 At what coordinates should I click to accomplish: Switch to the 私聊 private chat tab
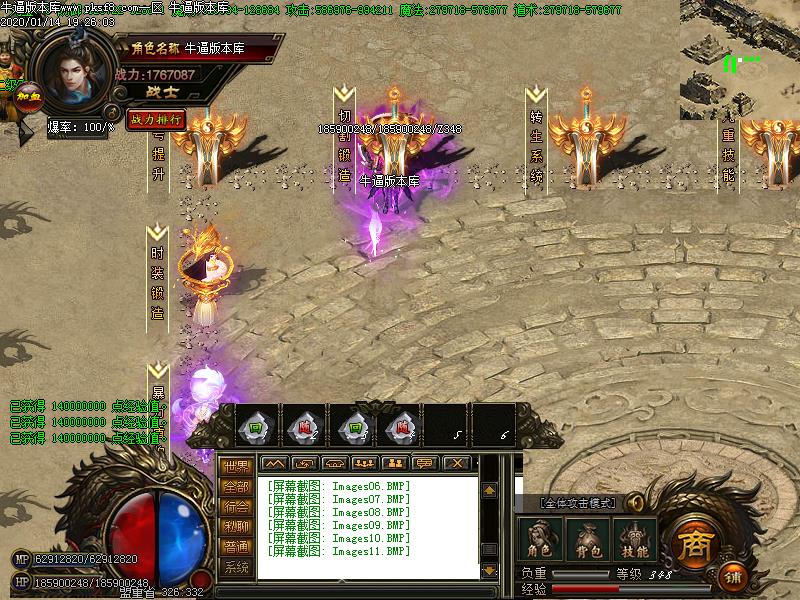coord(236,527)
